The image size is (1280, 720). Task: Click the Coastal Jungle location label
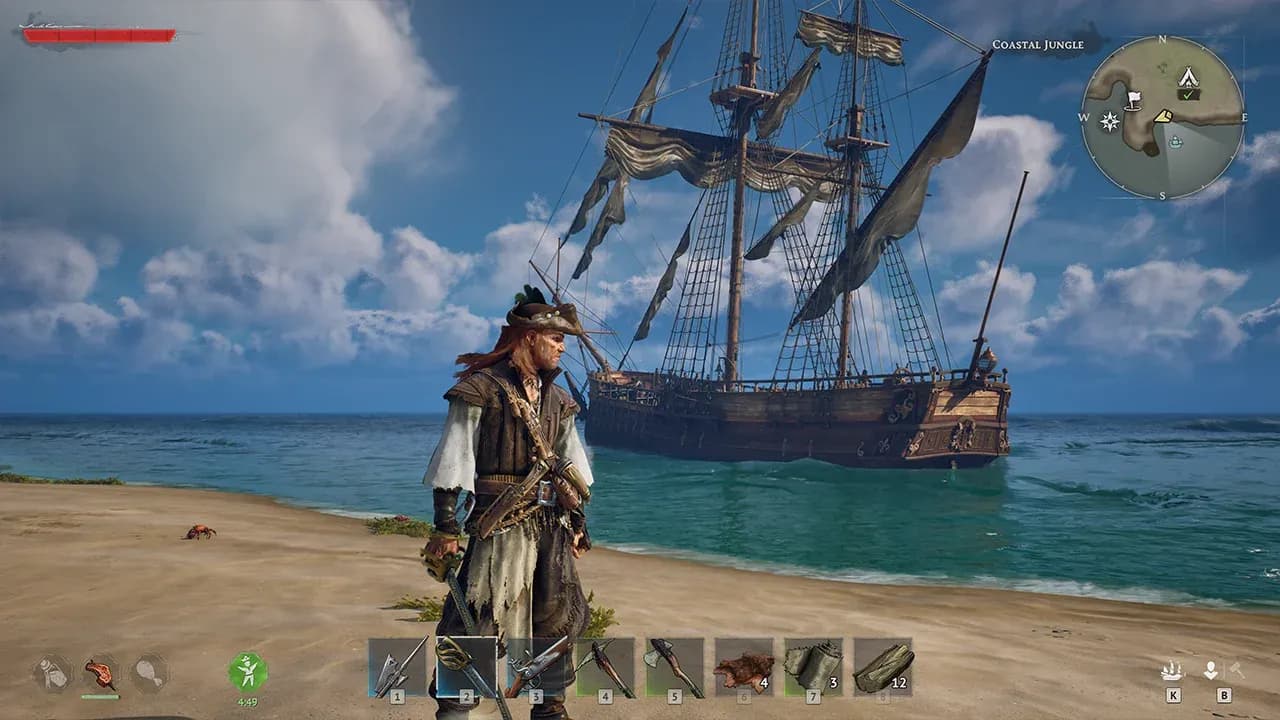coord(1039,44)
